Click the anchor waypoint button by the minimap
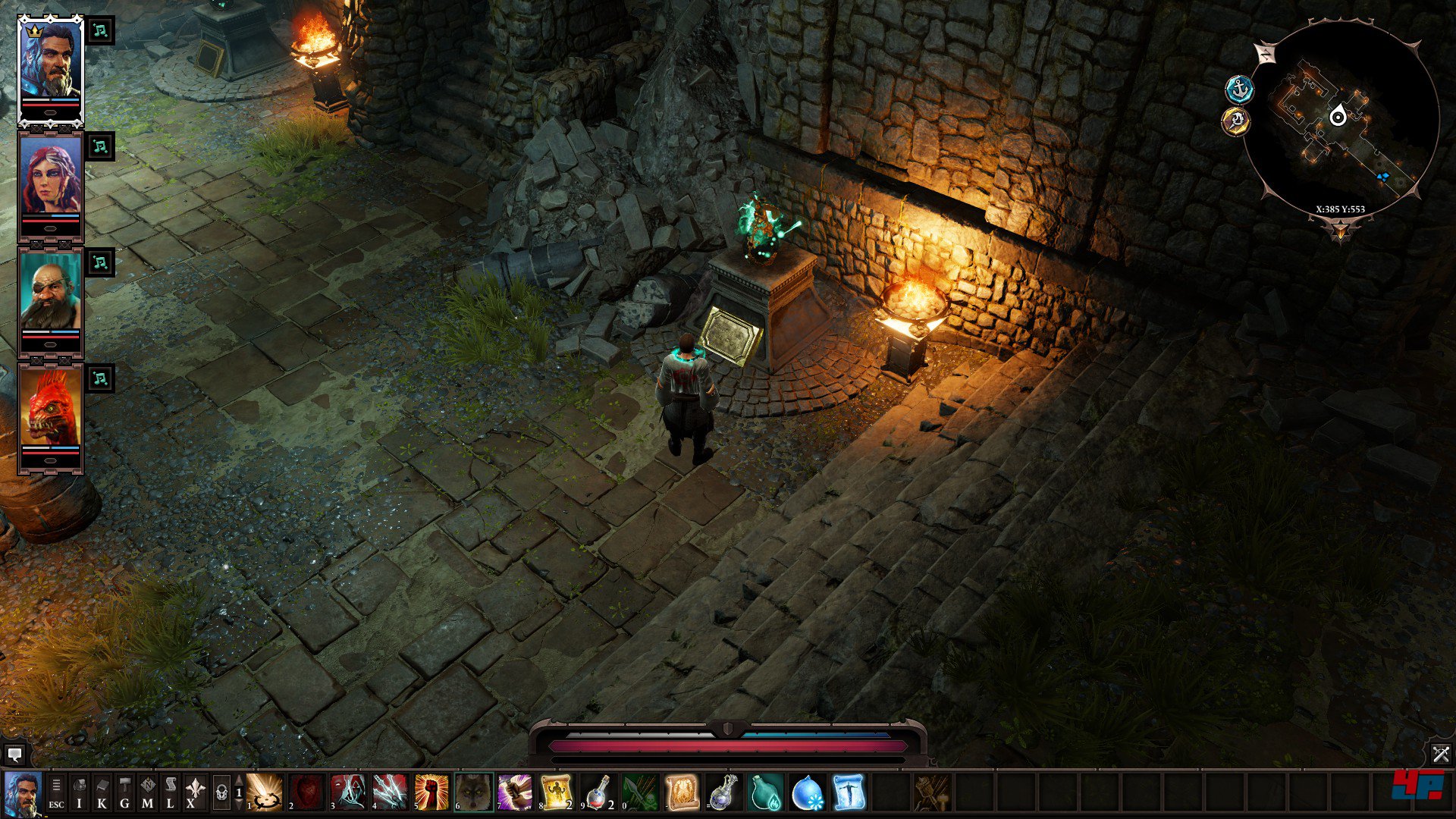The width and height of the screenshot is (1456, 819). tap(1239, 89)
